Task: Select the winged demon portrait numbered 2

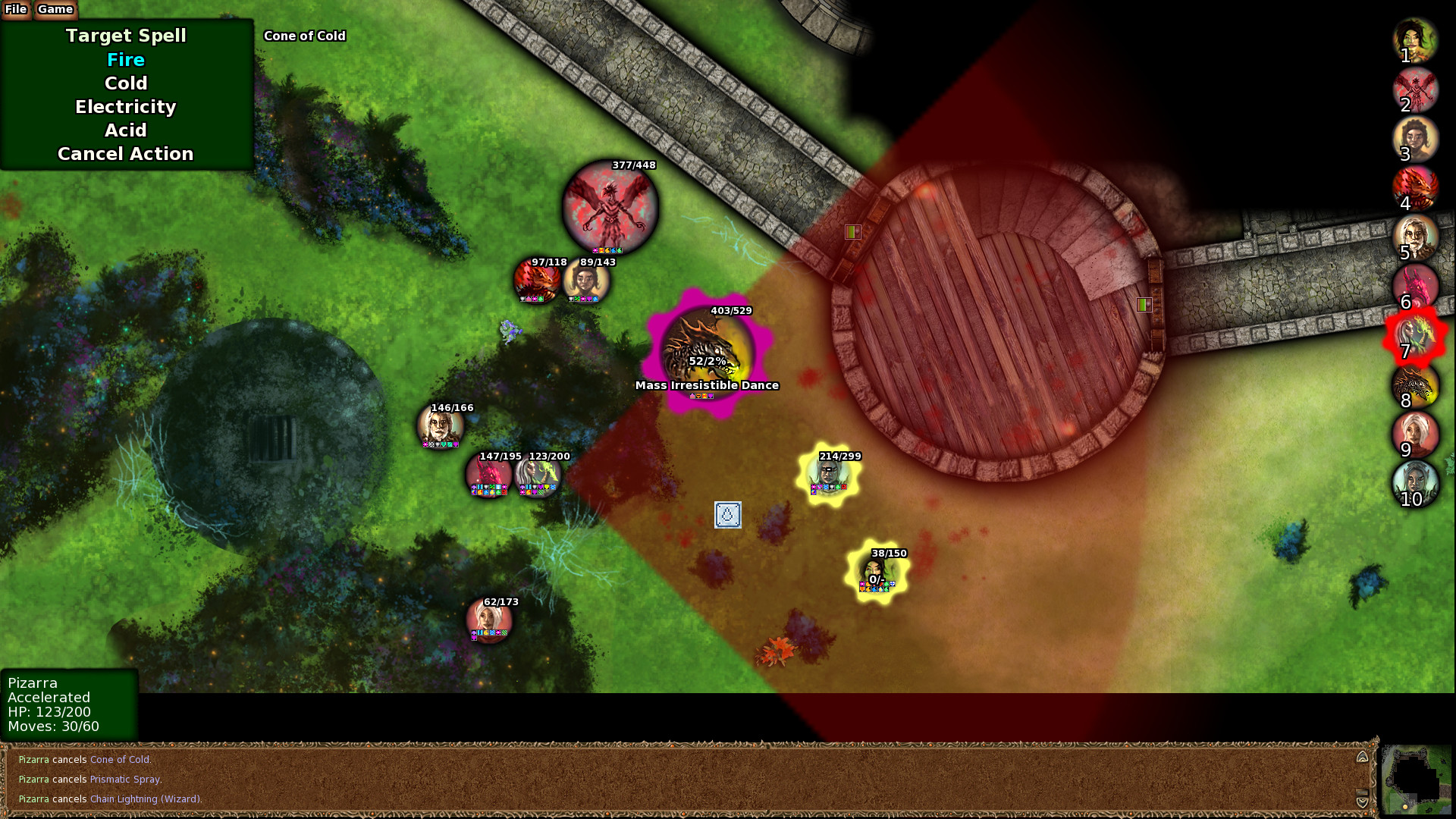Action: pos(1415,89)
